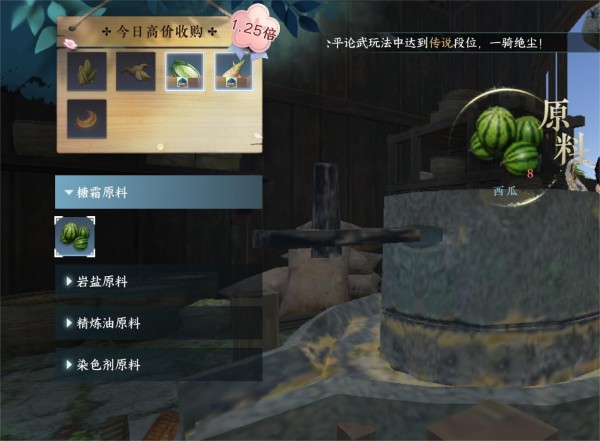
Task: Select the bamboo shoot slot on the board
Action: (234, 72)
